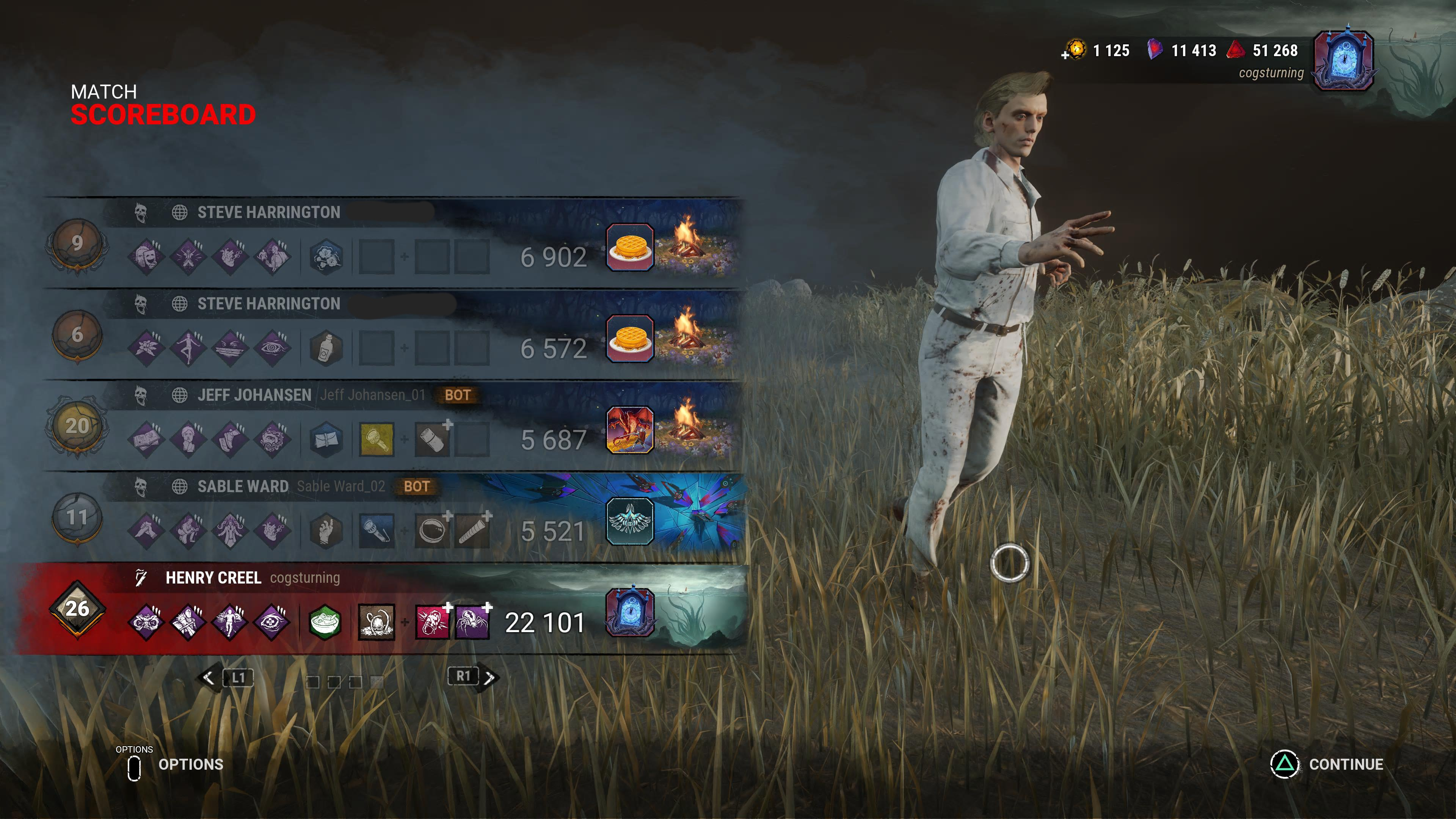This screenshot has height=819, width=1456.
Task: Inspect Sable Ward's blue flashlight item
Action: click(x=377, y=531)
